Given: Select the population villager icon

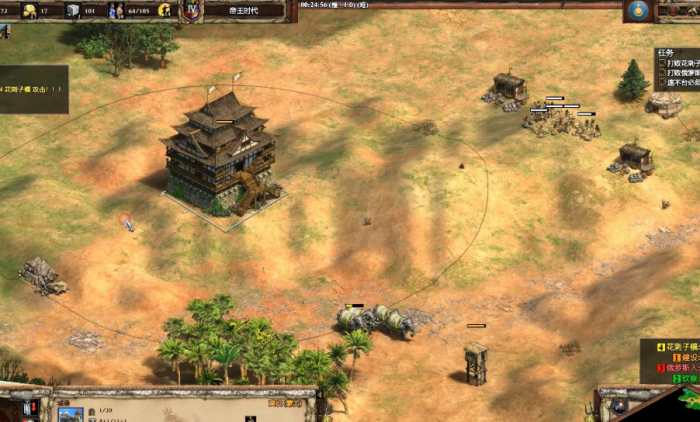Looking at the screenshot, I should (x=115, y=11).
